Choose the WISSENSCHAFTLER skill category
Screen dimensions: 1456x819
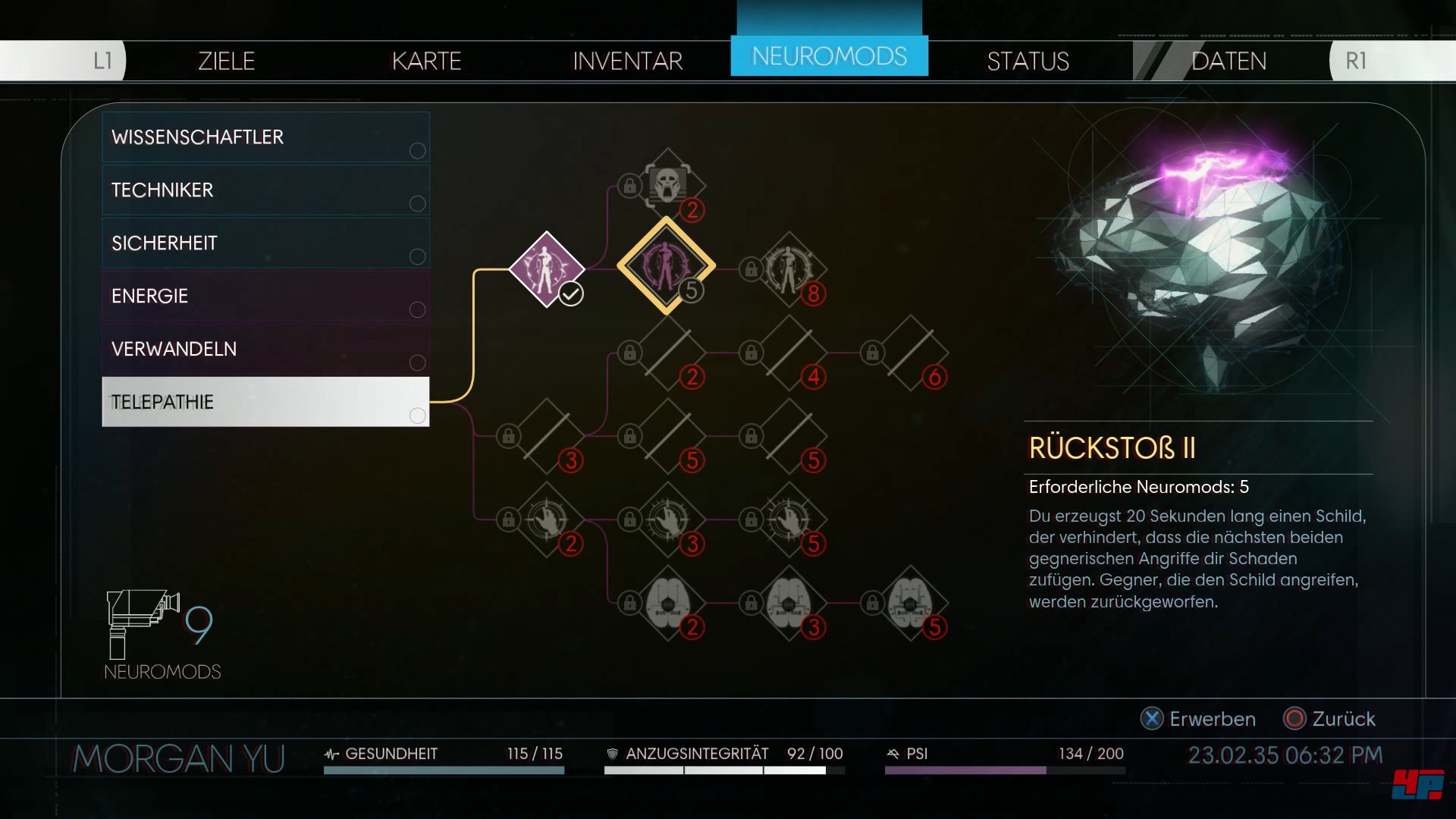265,137
